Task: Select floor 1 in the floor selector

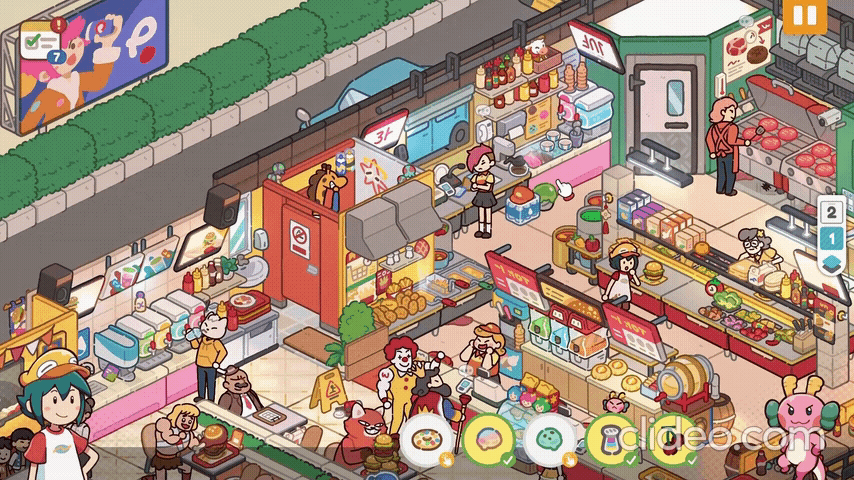Action: (831, 238)
